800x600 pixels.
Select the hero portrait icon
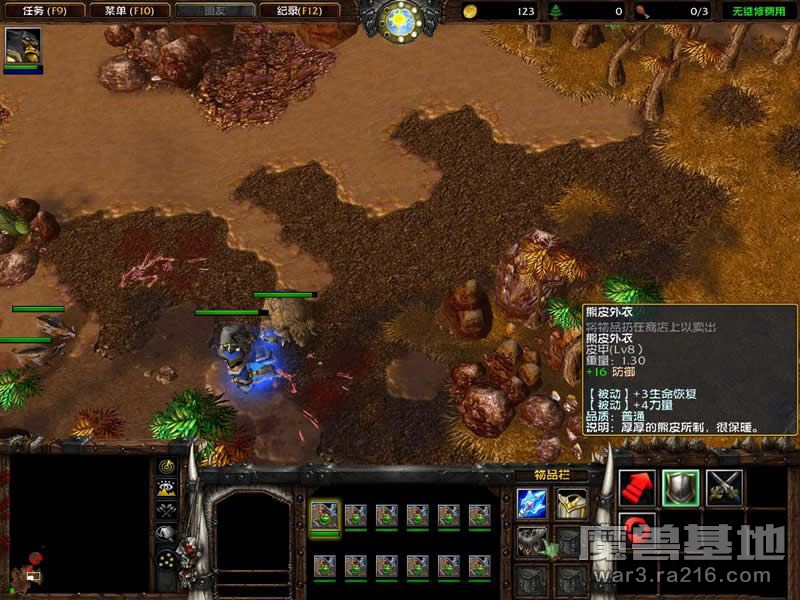[x=21, y=46]
